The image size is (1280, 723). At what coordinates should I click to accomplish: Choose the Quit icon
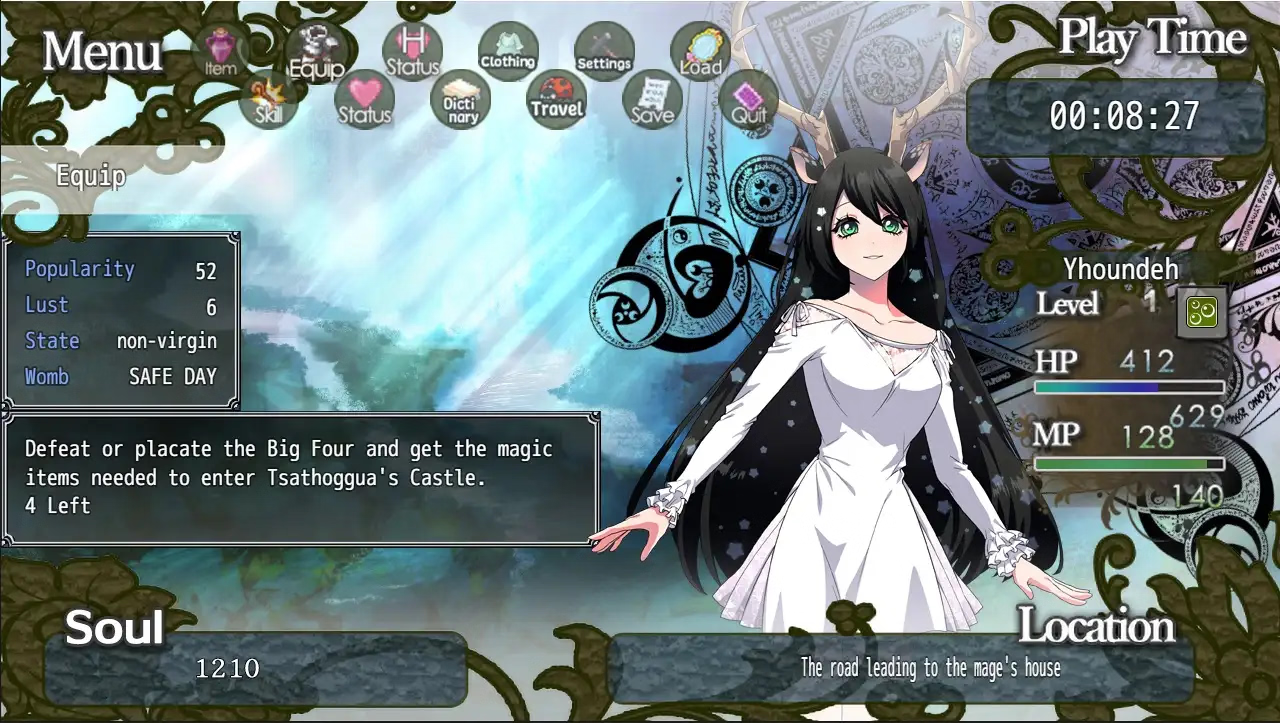coord(748,100)
